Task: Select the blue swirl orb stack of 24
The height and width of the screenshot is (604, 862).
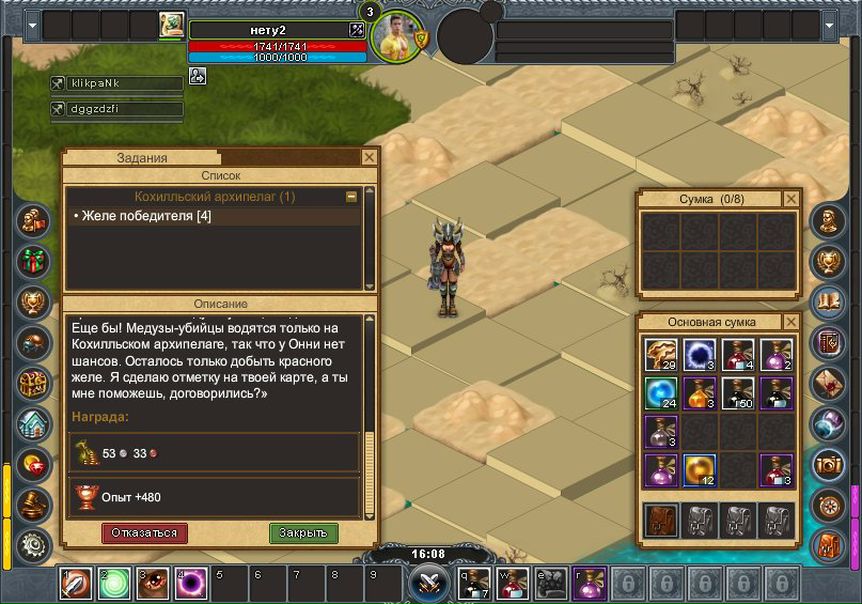Action: coord(661,393)
